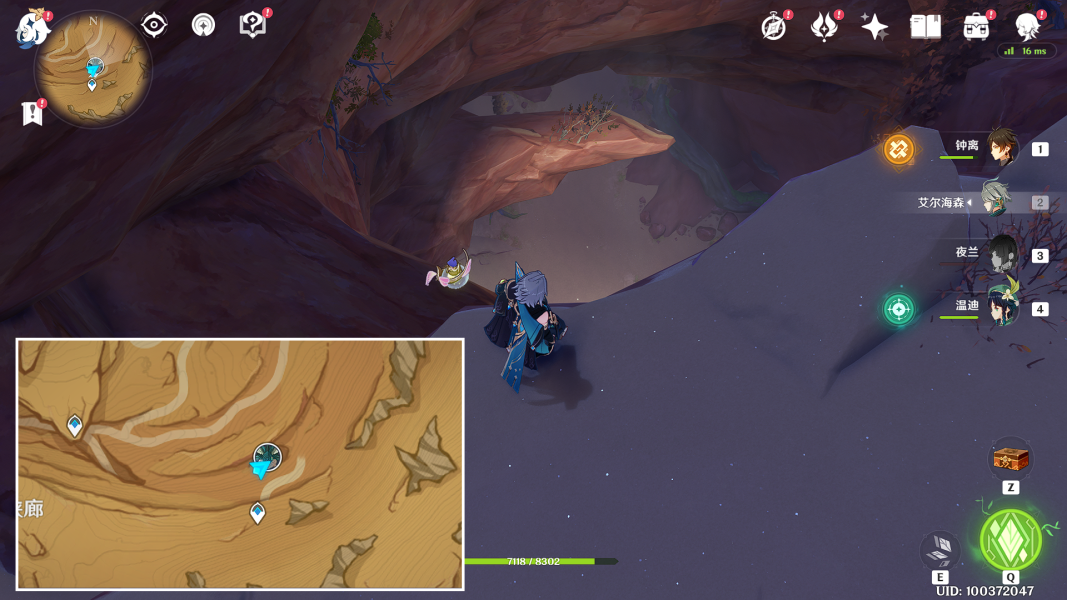The width and height of the screenshot is (1067, 600).
Task: Open the Wish four-pointed star icon
Action: tap(874, 27)
